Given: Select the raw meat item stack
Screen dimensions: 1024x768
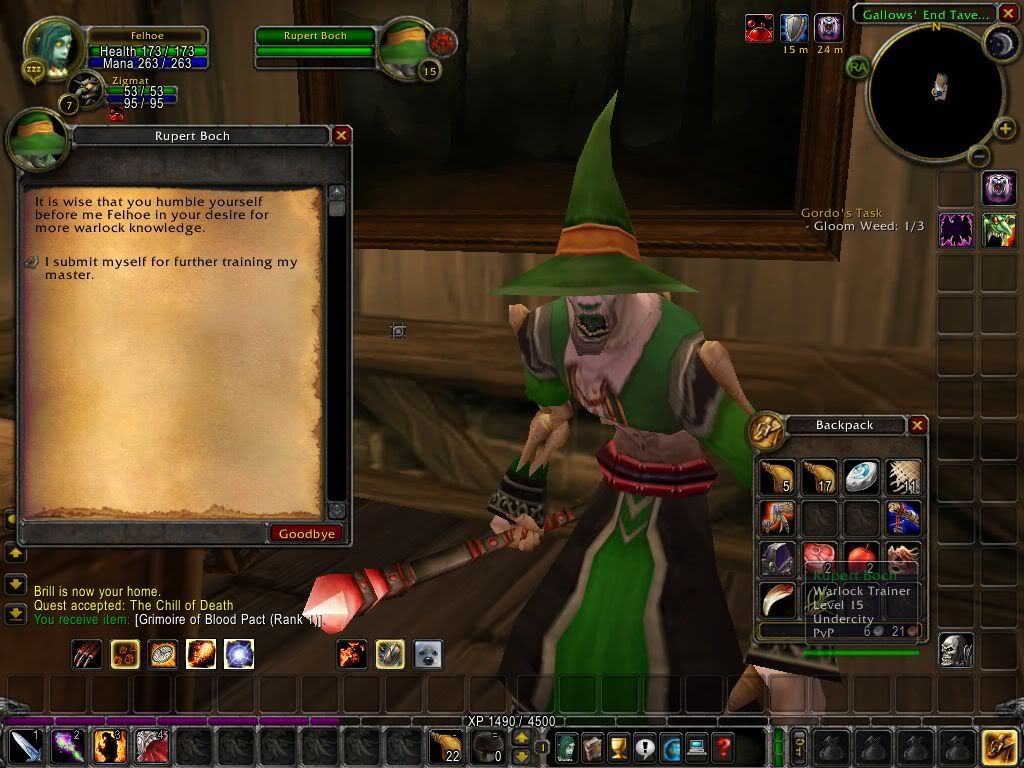Looking at the screenshot, I should tap(820, 558).
